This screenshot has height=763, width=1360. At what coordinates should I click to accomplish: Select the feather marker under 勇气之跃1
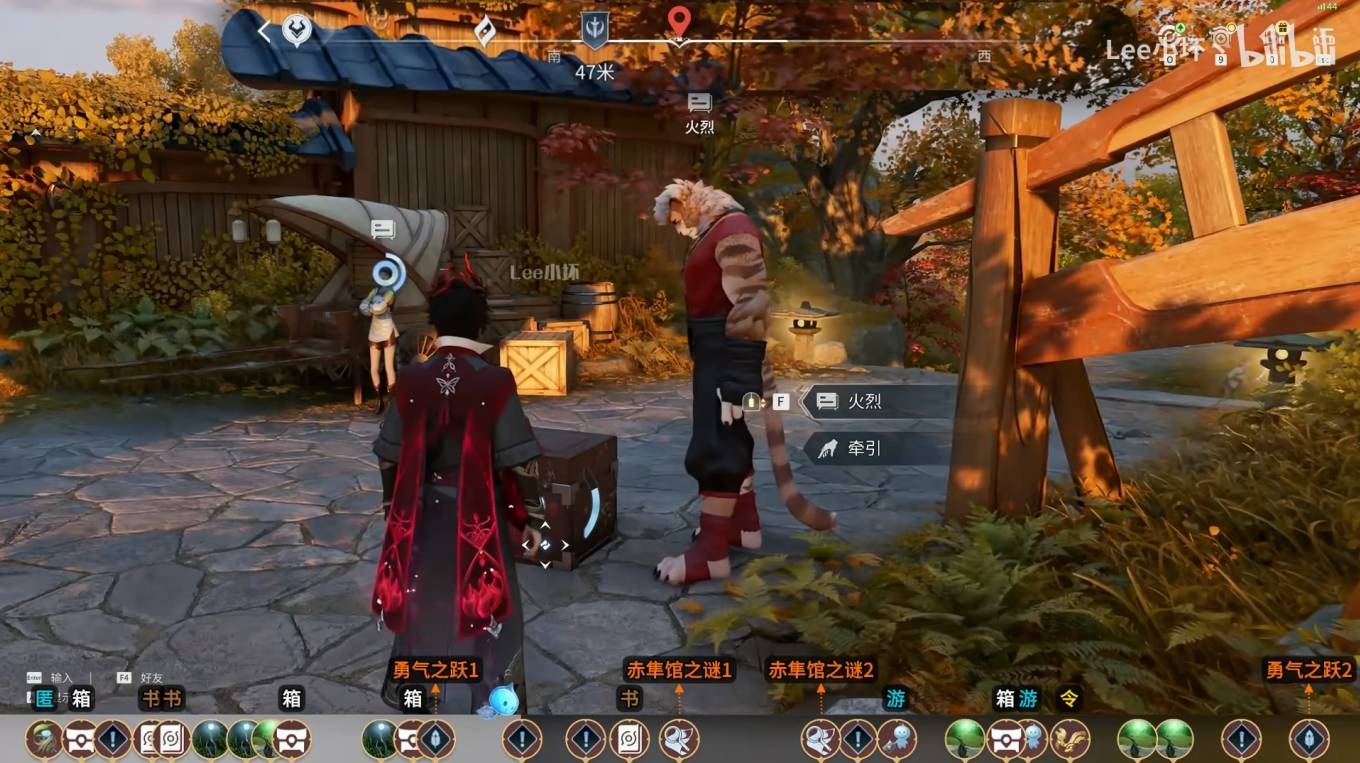436,740
